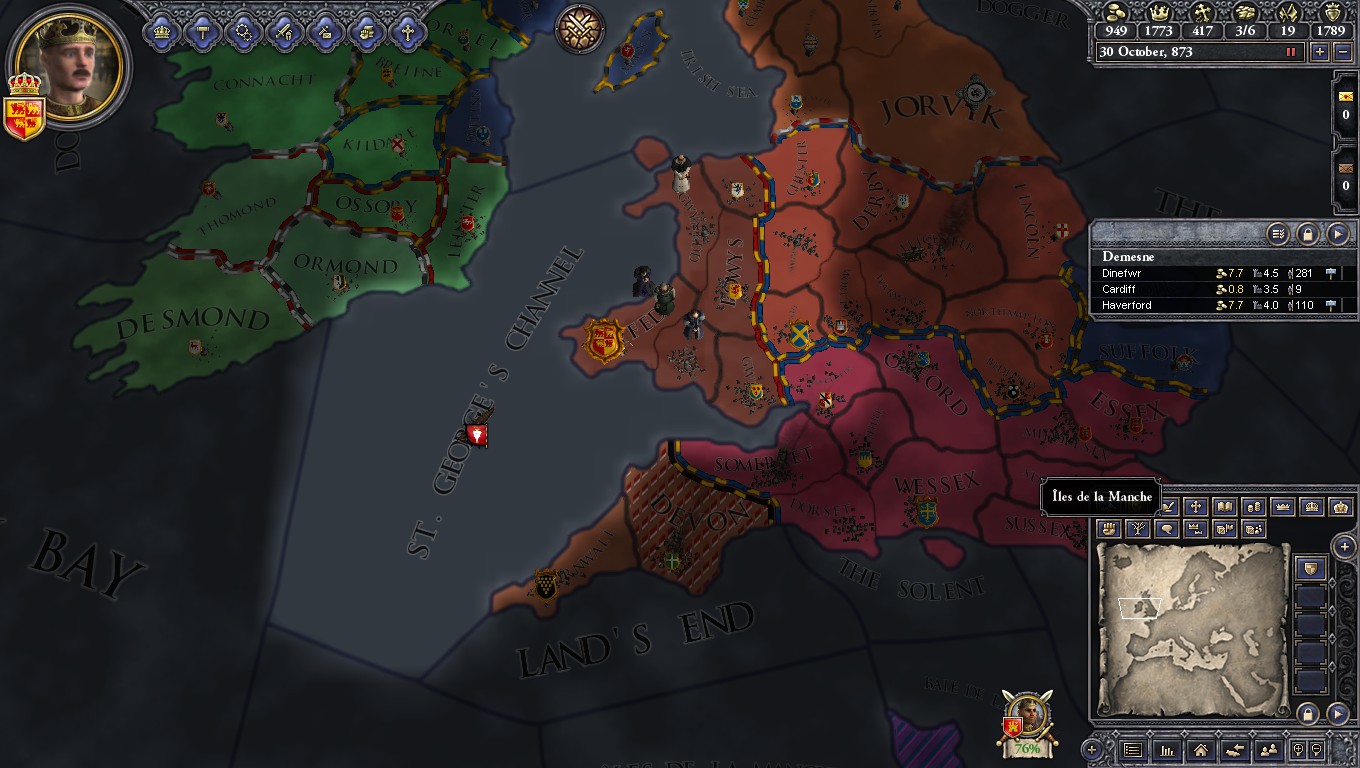Expand the minimap panel with the plus button
The height and width of the screenshot is (768, 1360).
(1344, 547)
